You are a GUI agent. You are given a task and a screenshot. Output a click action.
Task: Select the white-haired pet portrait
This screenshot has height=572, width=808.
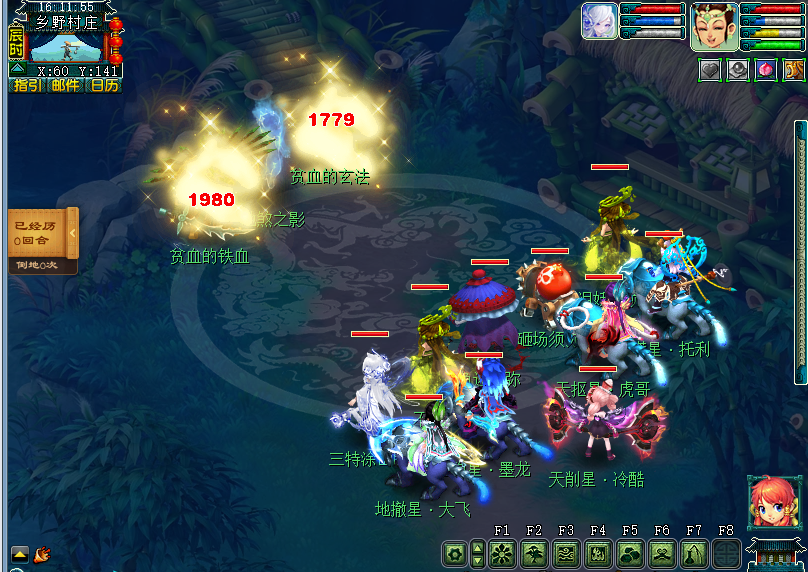(599, 21)
